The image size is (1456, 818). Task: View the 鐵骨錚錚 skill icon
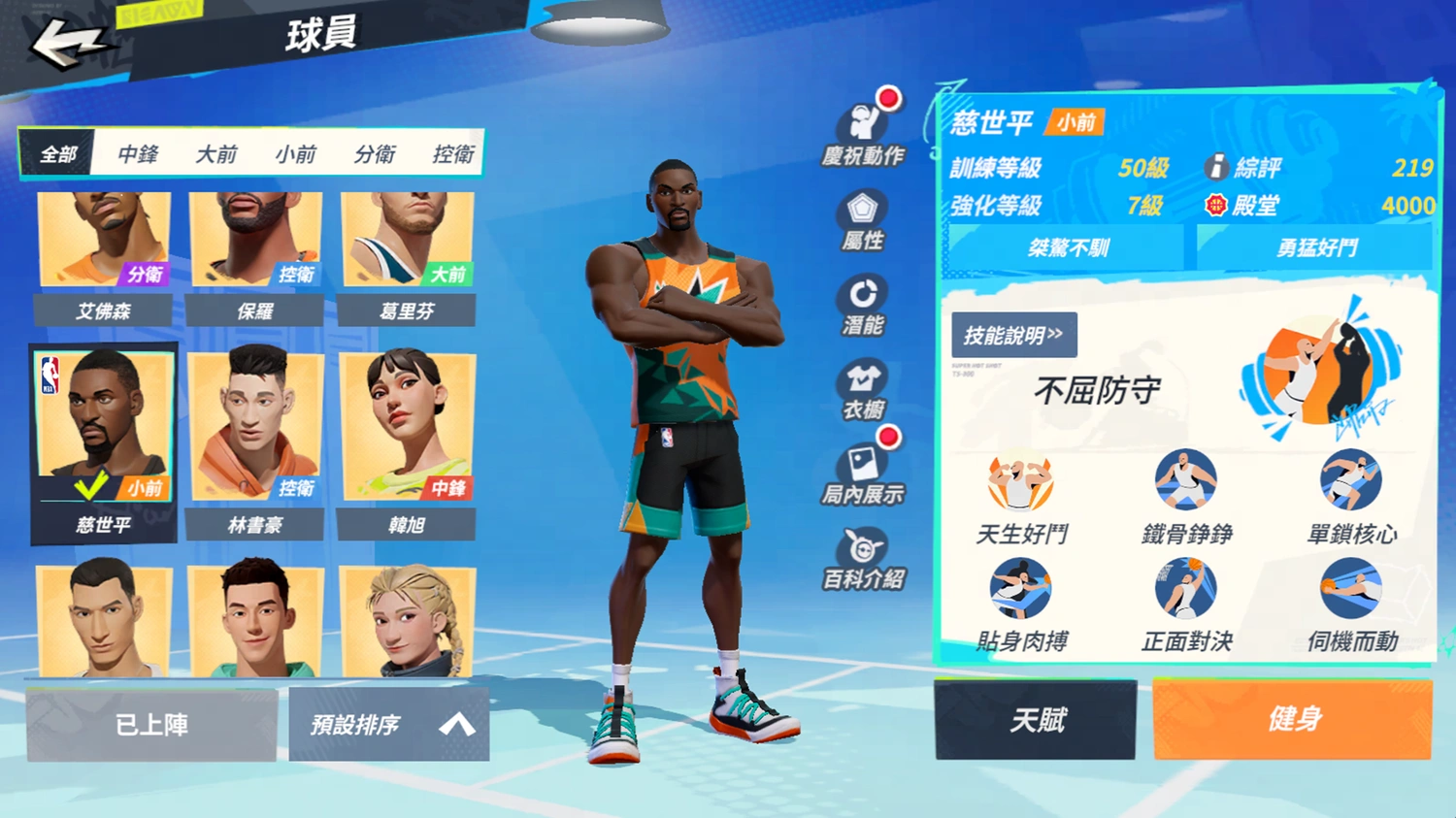(1186, 478)
